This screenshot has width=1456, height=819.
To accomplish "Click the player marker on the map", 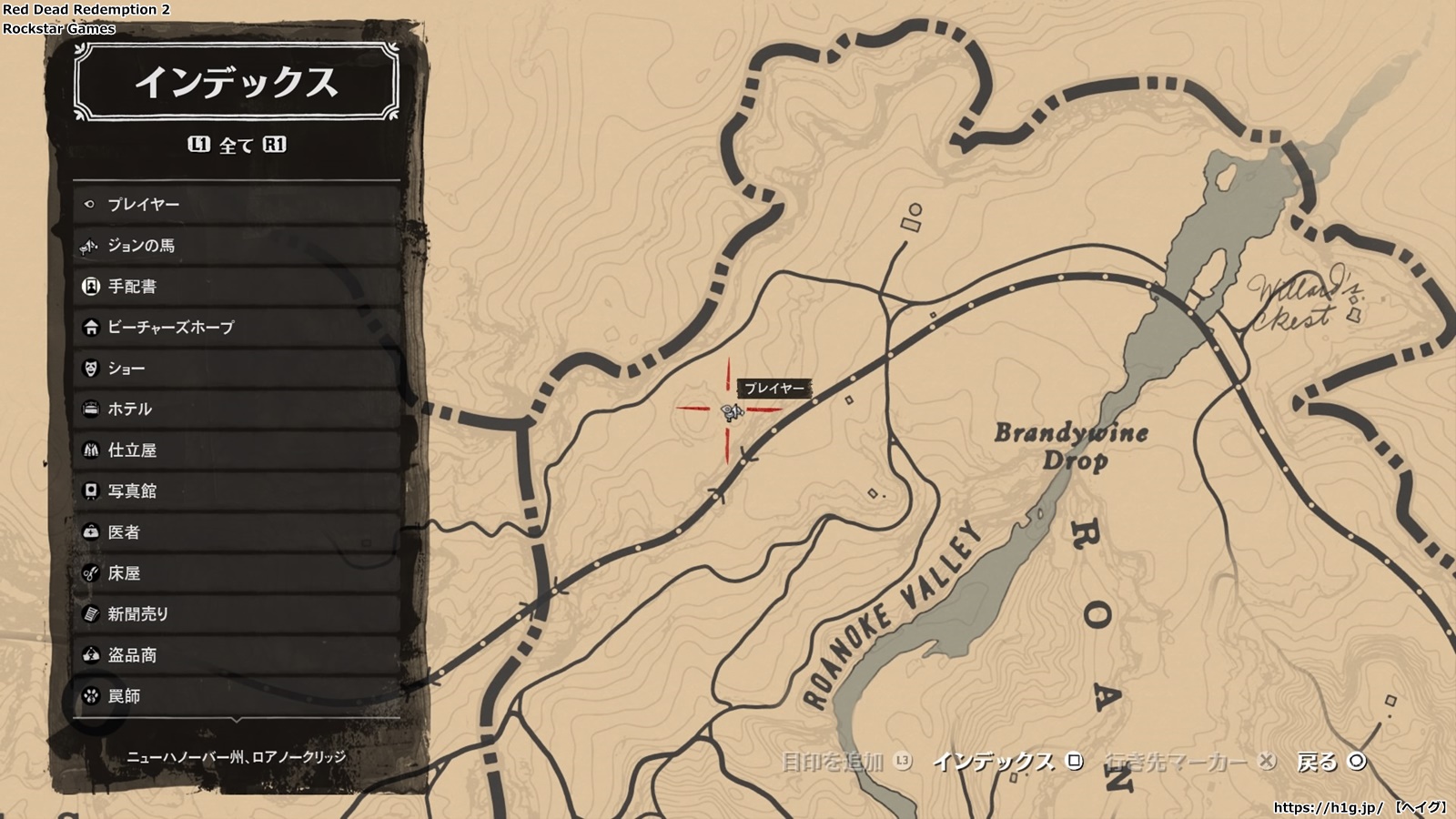I will point(731,412).
